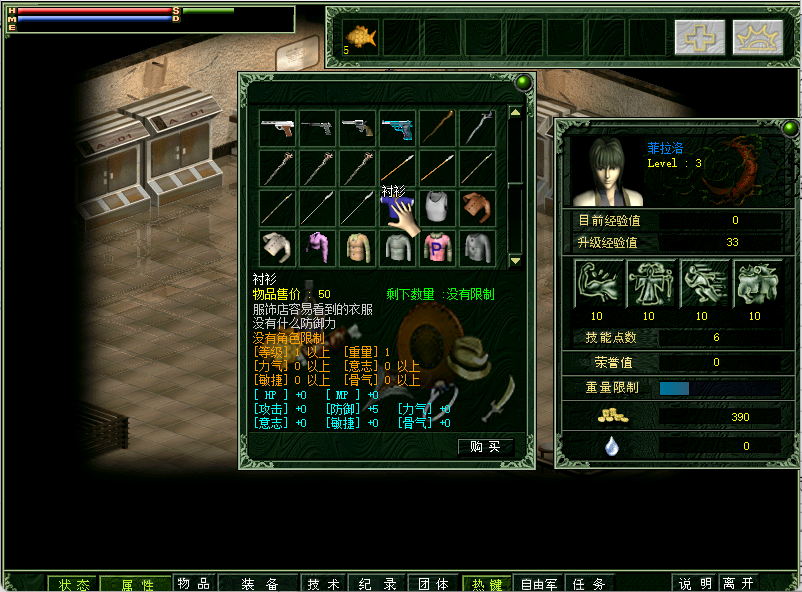Select the revolver in the shop grid

357,128
